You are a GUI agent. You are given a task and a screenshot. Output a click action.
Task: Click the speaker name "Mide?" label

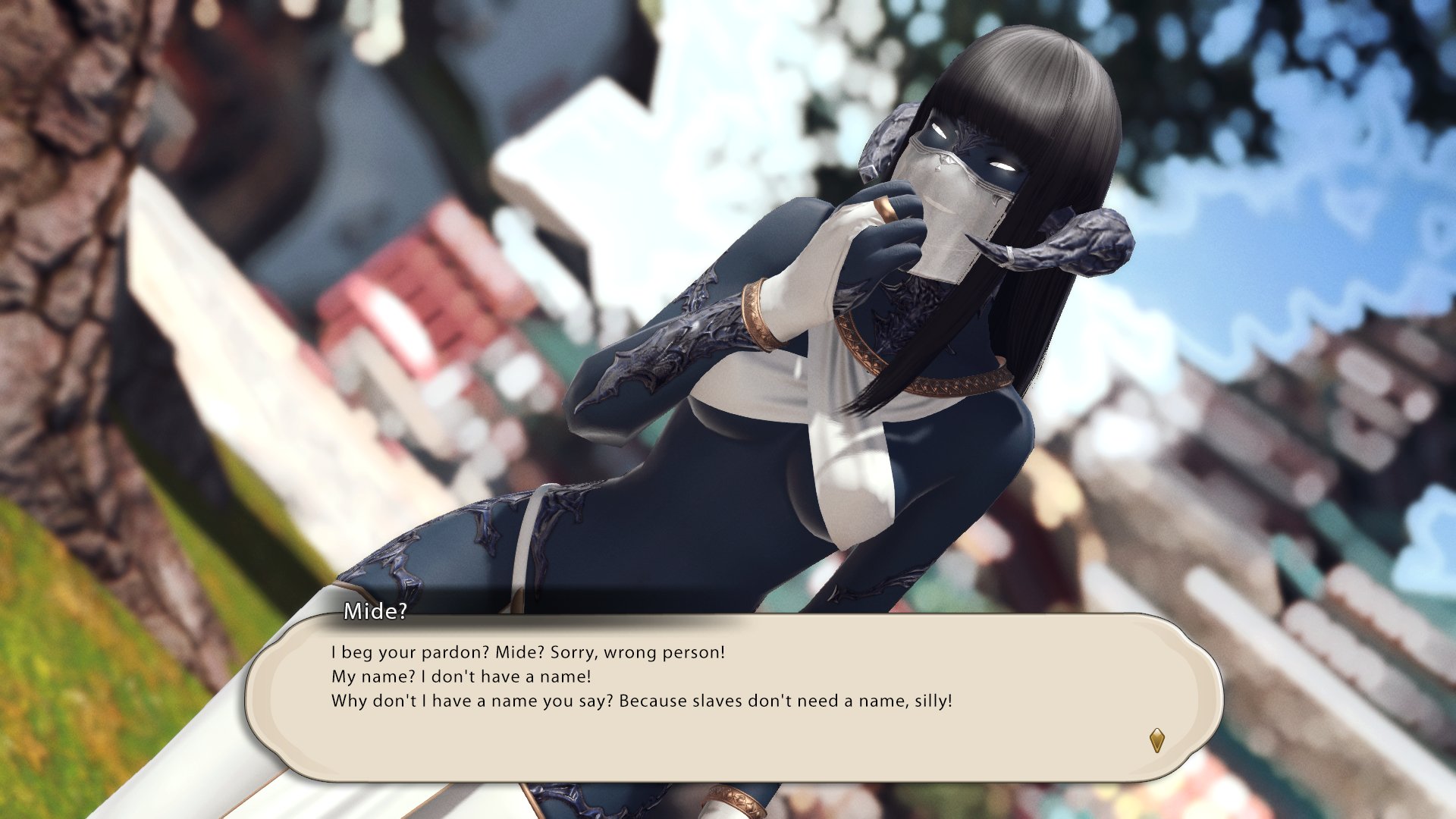coord(373,612)
